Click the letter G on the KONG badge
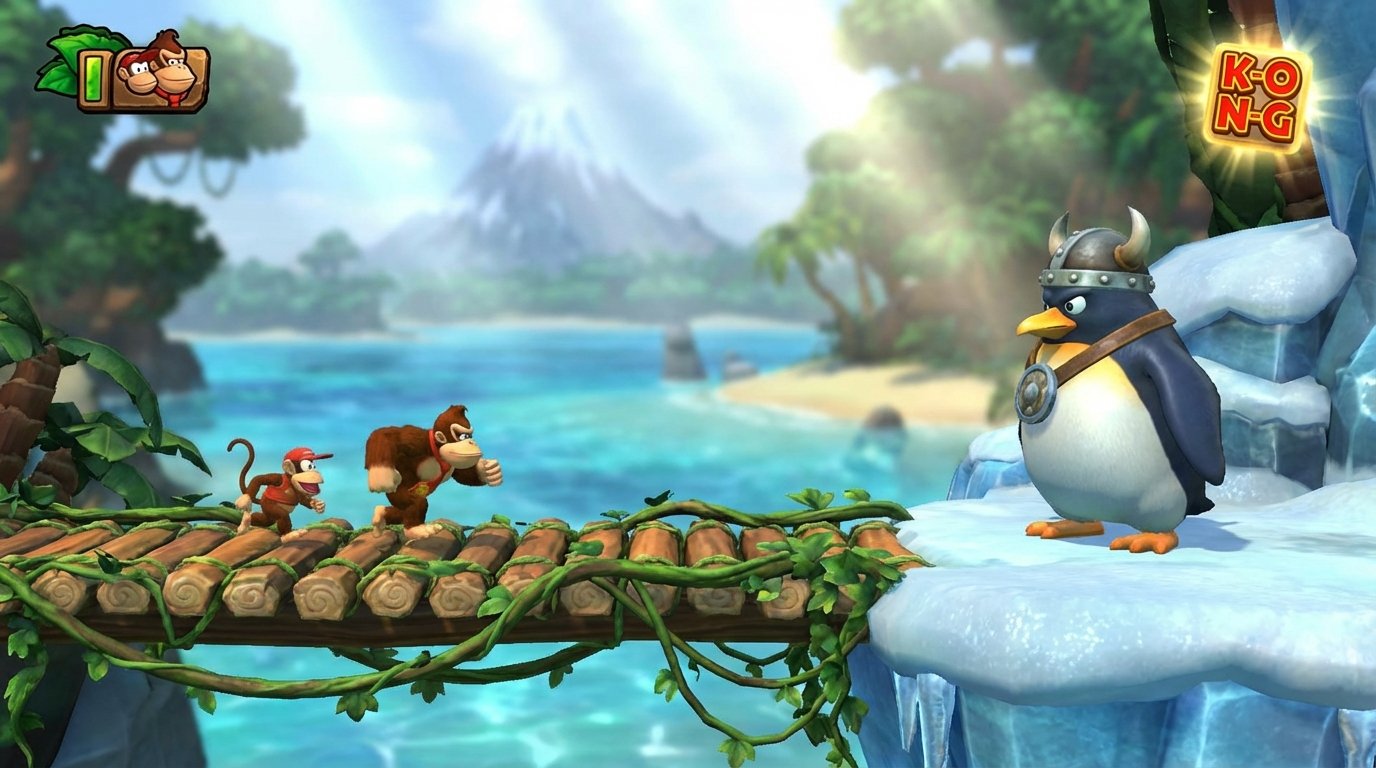This screenshot has height=768, width=1376. pos(1278,118)
